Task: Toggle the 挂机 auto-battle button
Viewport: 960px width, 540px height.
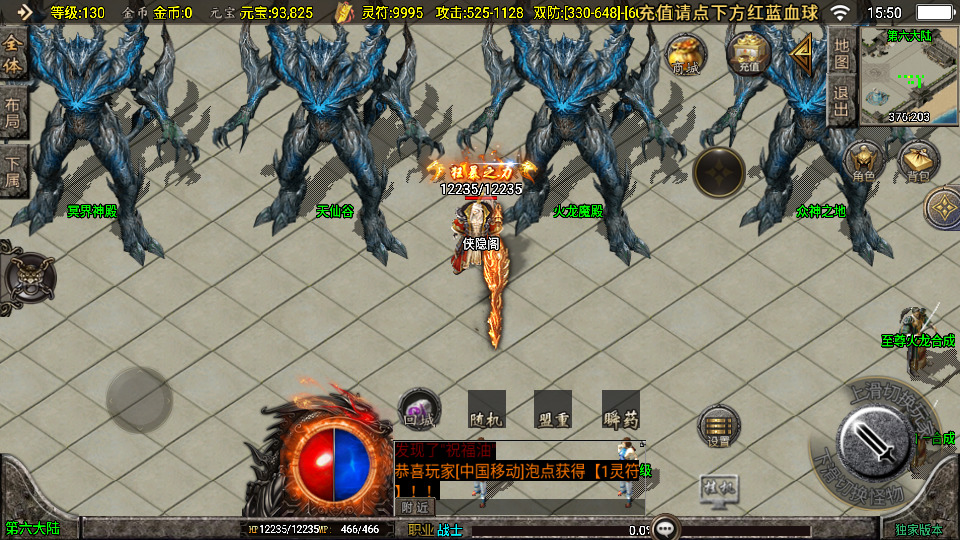Action: (719, 489)
